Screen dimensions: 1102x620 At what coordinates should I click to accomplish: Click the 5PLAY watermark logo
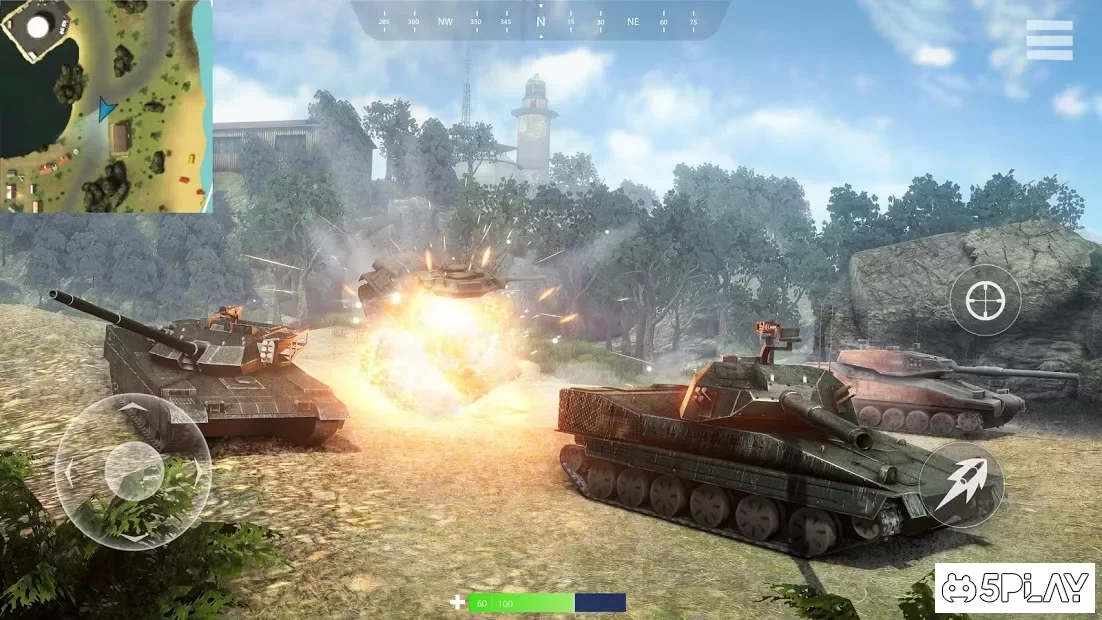[1014, 588]
